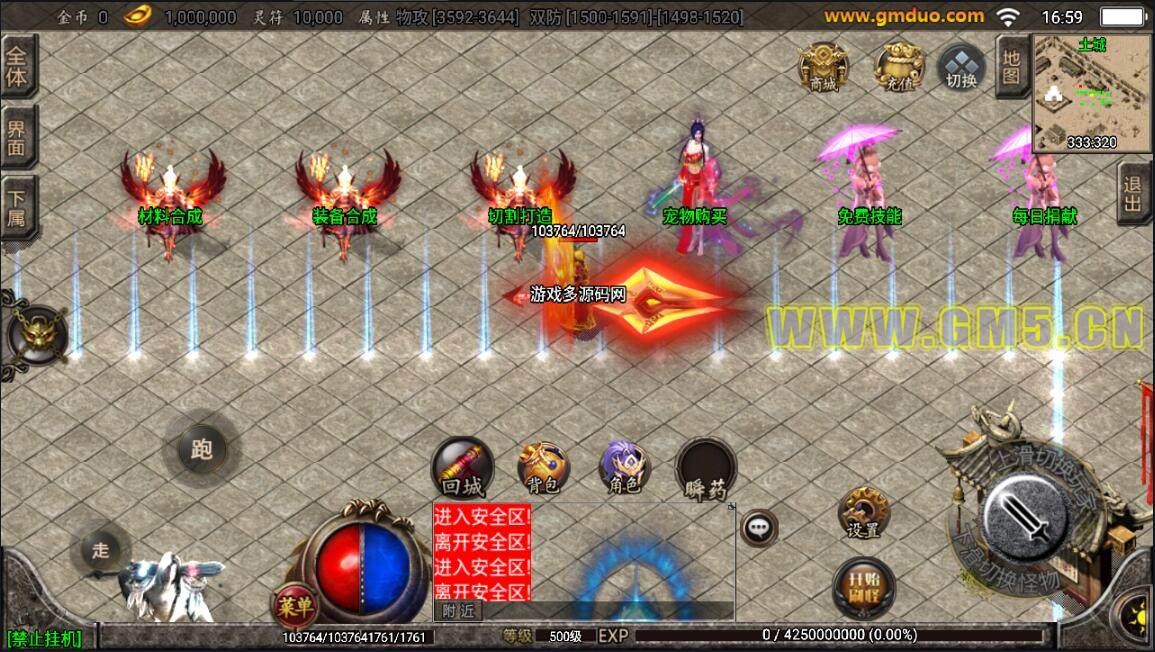Select the 全体 side tab

click(19, 68)
